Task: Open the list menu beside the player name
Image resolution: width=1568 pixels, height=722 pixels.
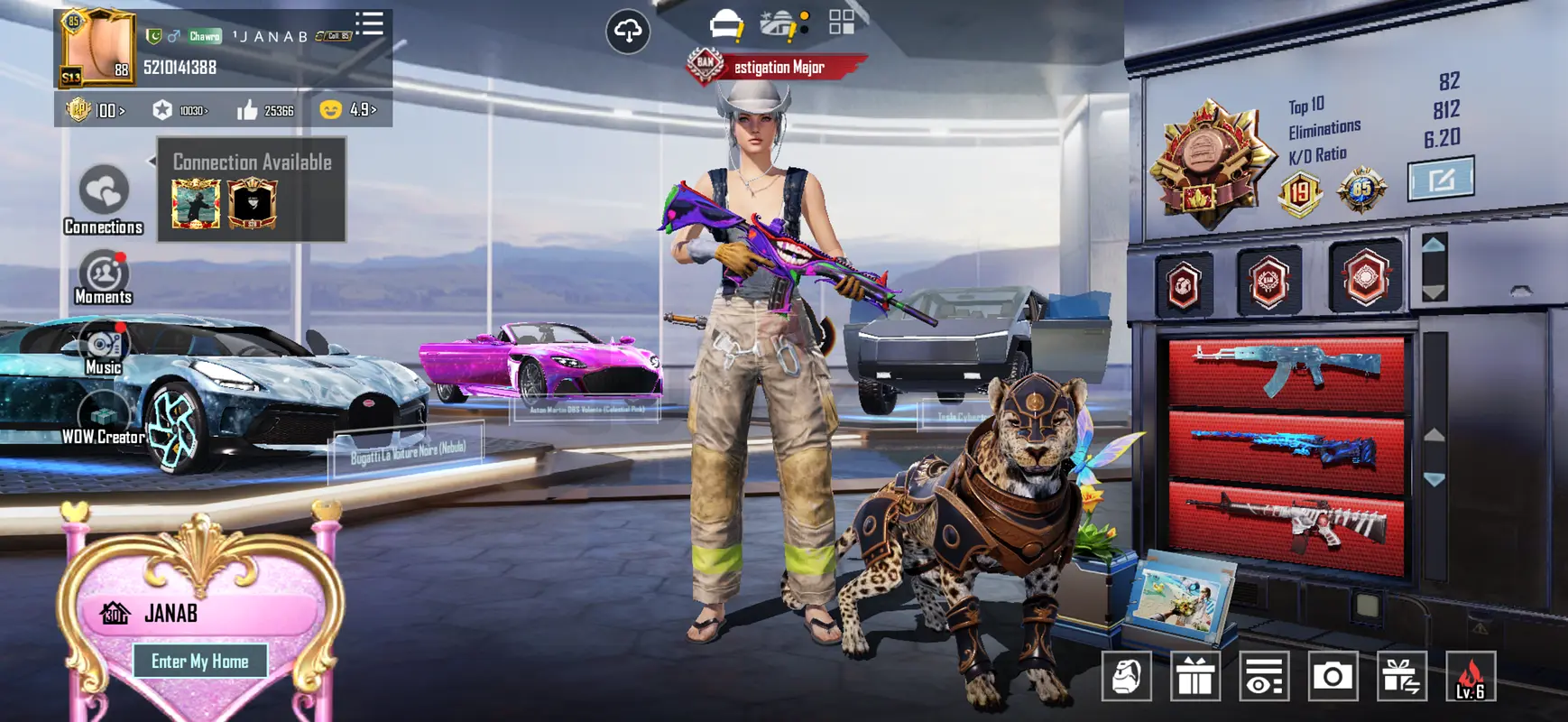Action: [369, 24]
